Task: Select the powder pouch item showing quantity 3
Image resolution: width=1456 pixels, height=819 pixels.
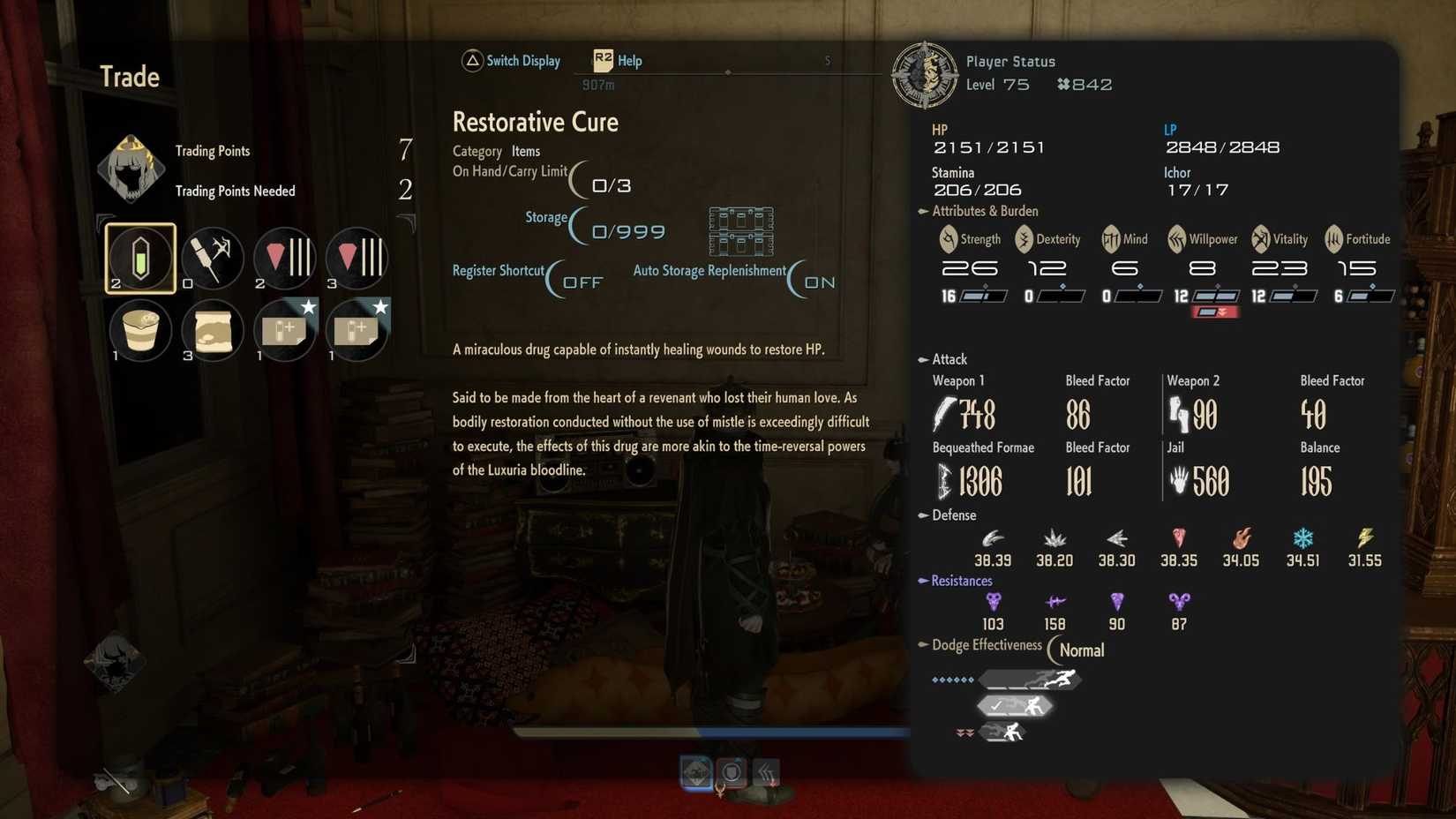Action: (x=213, y=329)
